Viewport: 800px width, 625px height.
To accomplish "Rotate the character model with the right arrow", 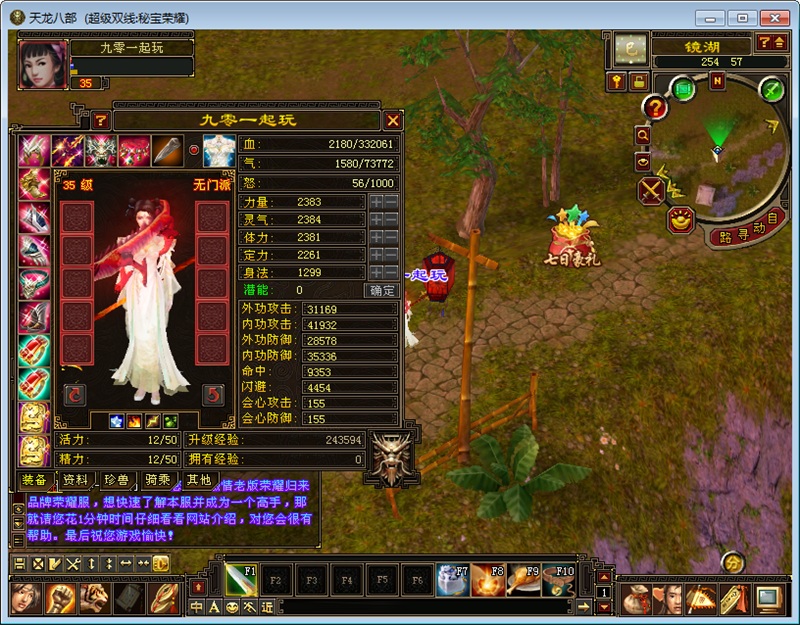I will 212,394.
